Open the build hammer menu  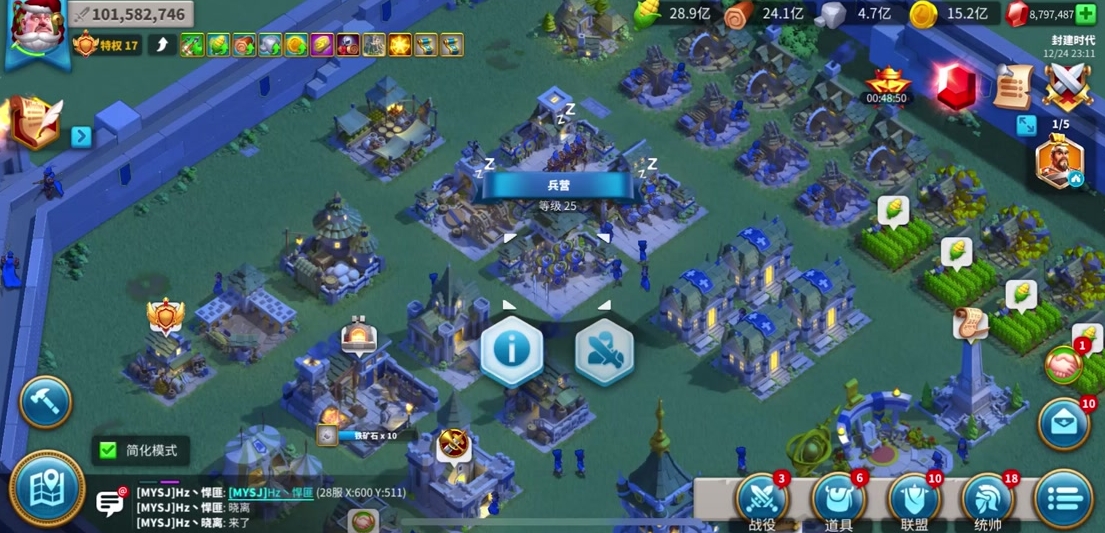click(x=45, y=402)
